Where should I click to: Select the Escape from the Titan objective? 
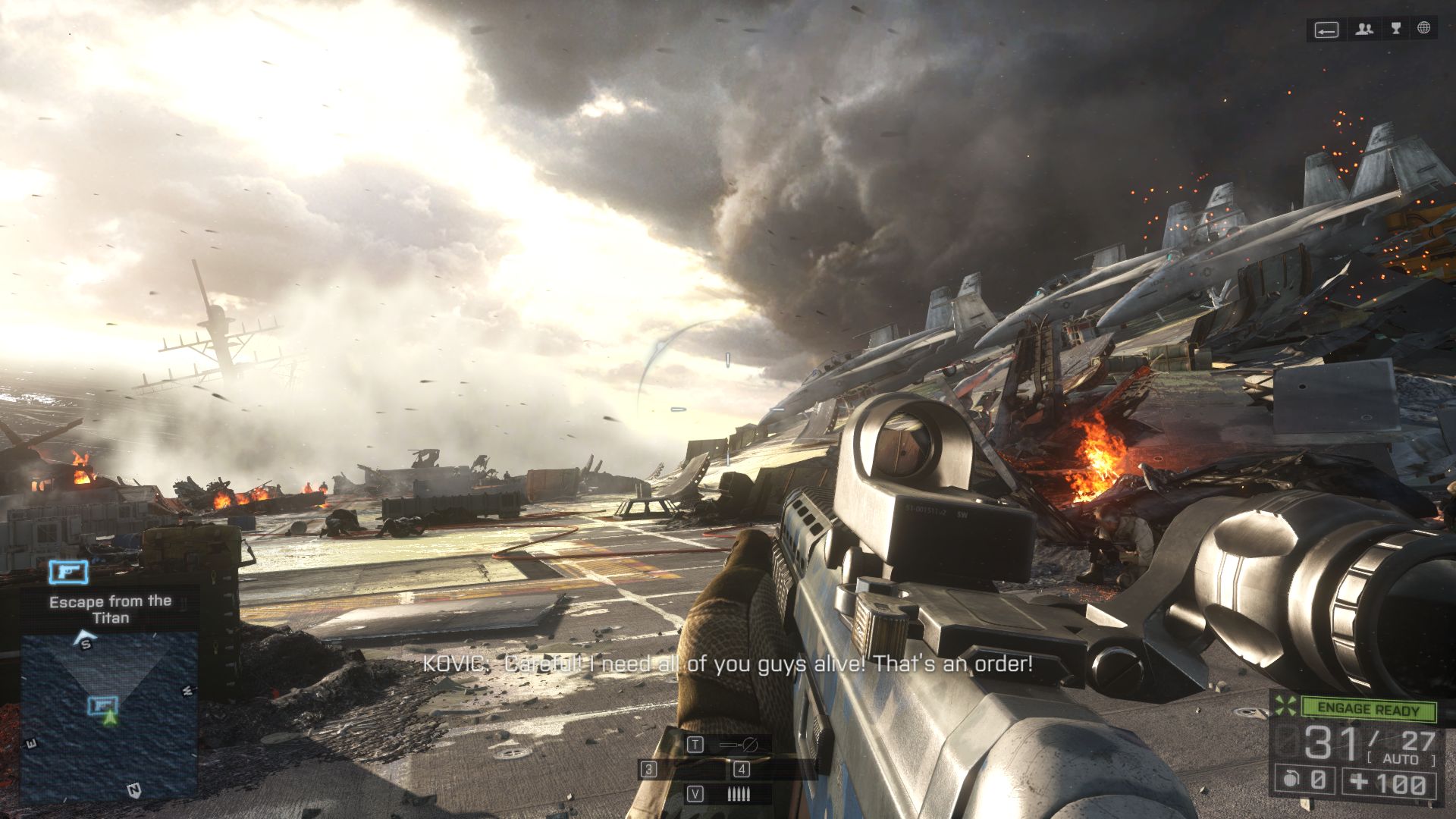coord(111,609)
